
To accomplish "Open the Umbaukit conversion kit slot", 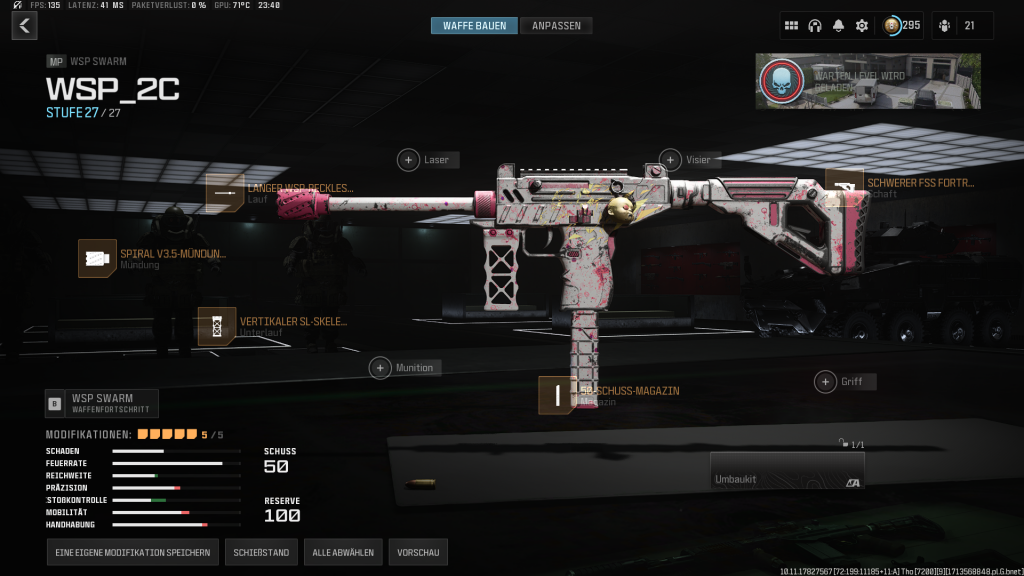I will [x=786, y=471].
